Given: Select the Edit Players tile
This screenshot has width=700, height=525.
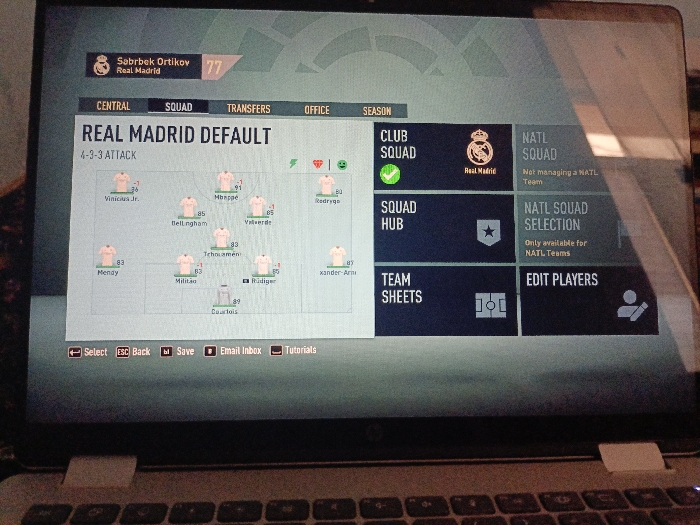Looking at the screenshot, I should tap(589, 300).
